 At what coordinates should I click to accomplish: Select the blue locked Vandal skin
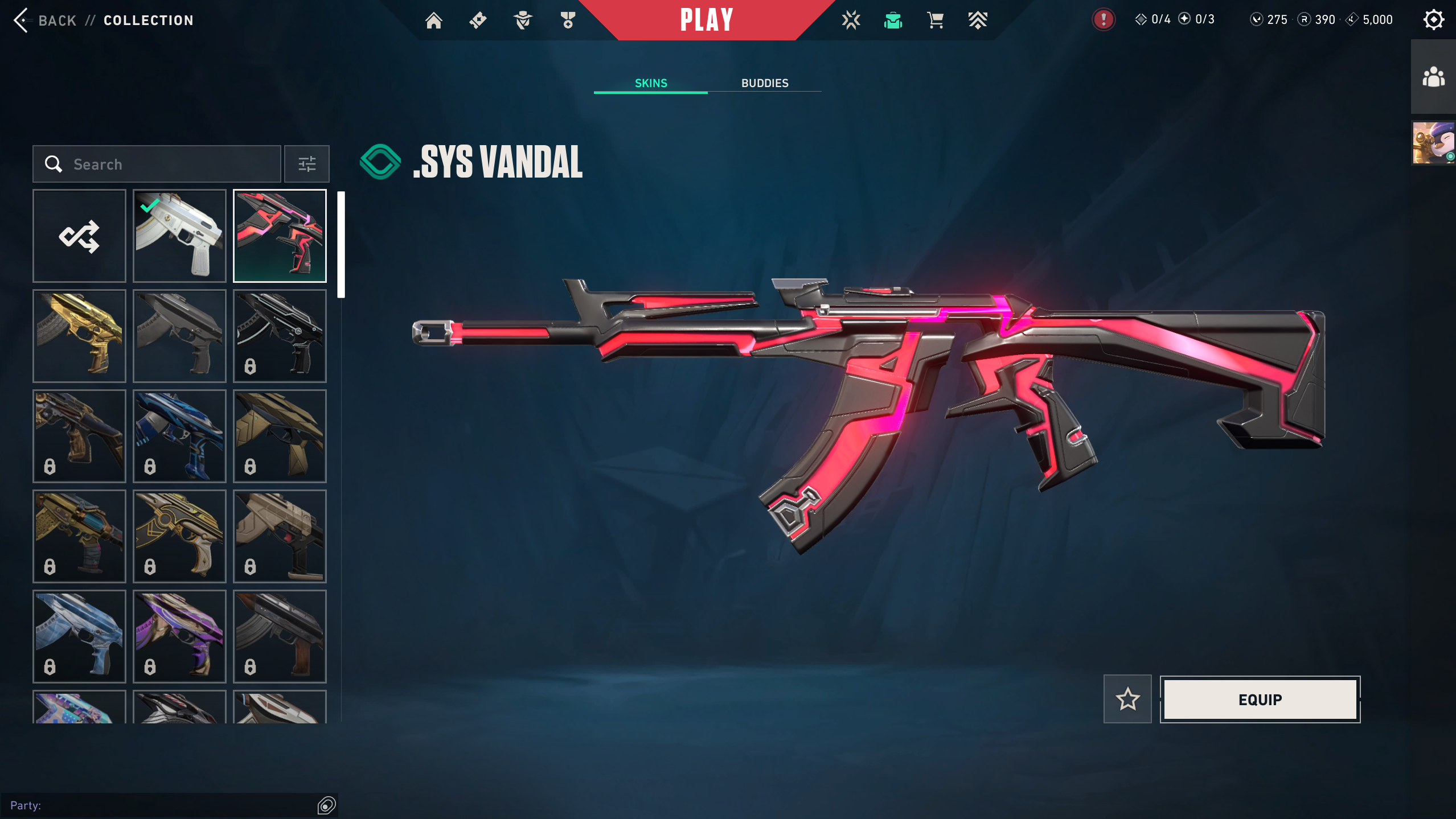tap(179, 437)
